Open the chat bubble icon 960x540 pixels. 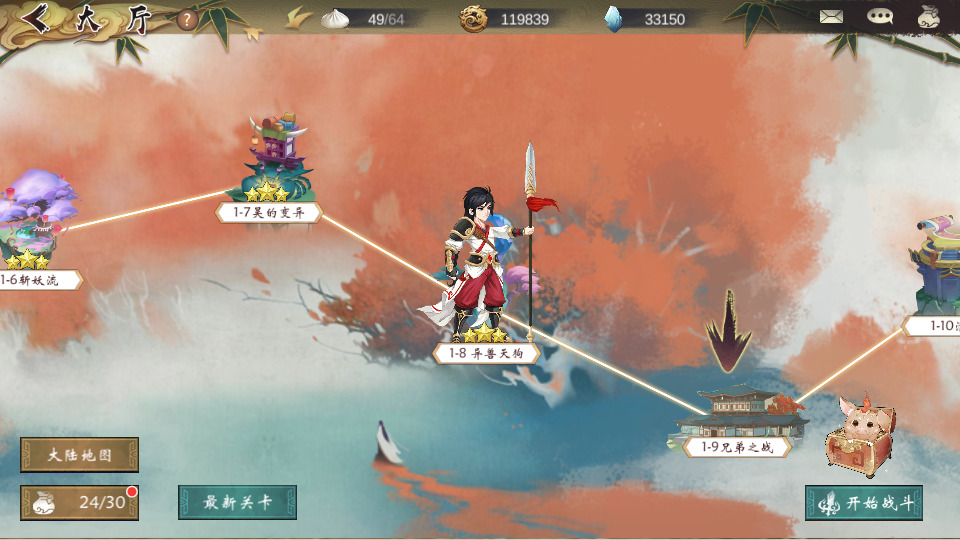[880, 17]
